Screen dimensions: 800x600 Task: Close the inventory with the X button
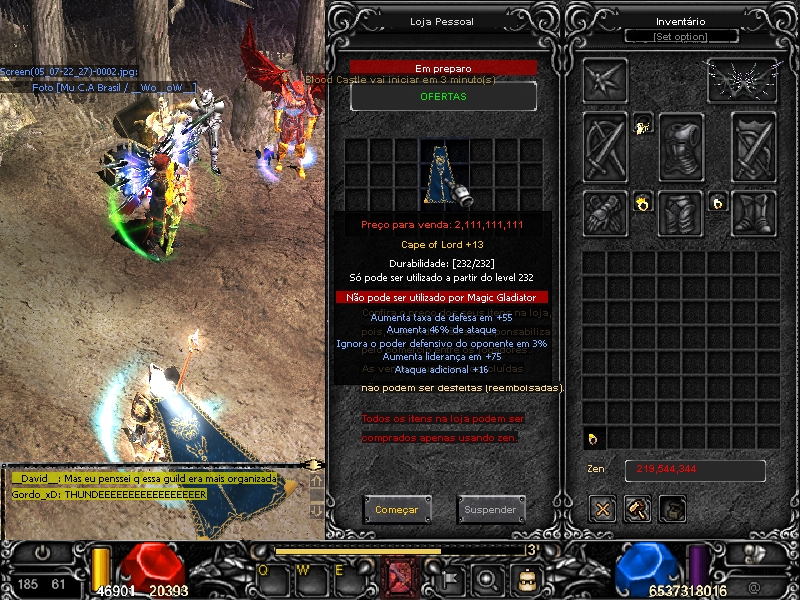(602, 509)
